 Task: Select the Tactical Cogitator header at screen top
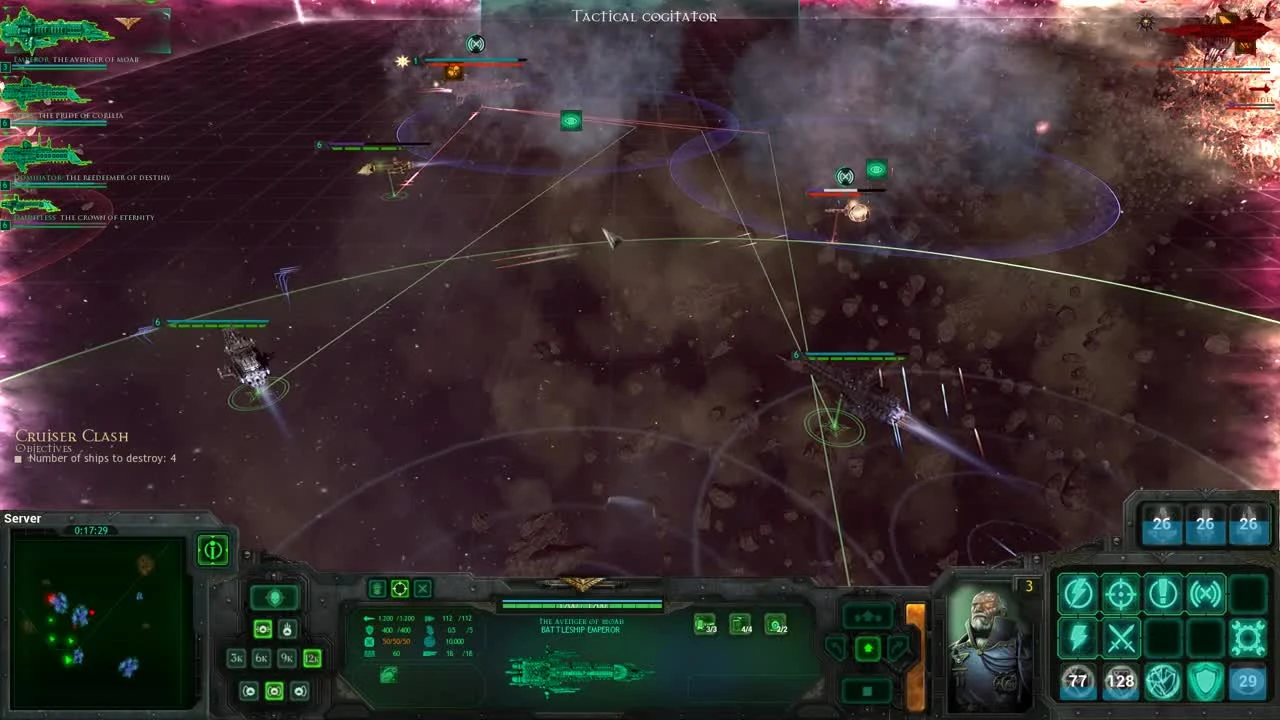tap(643, 16)
